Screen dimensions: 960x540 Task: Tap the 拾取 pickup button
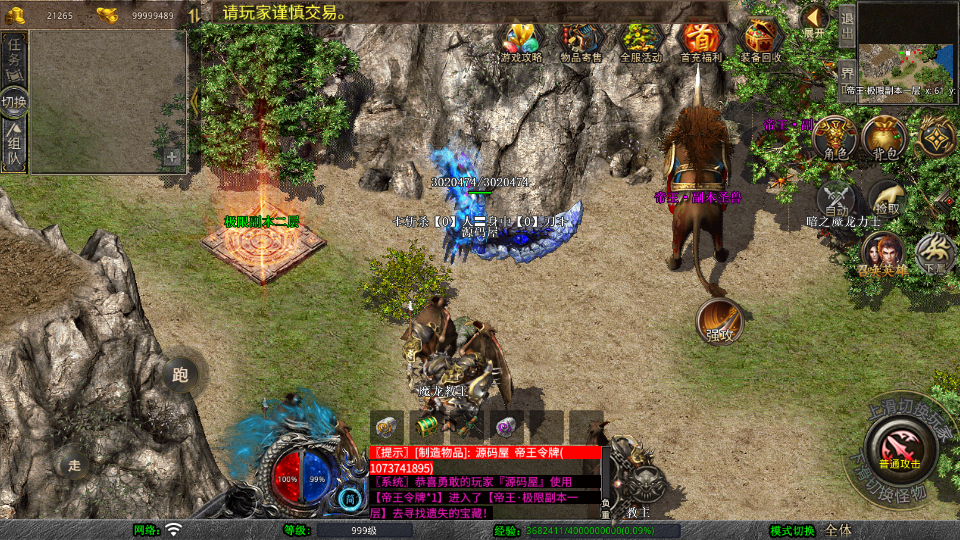[886, 197]
